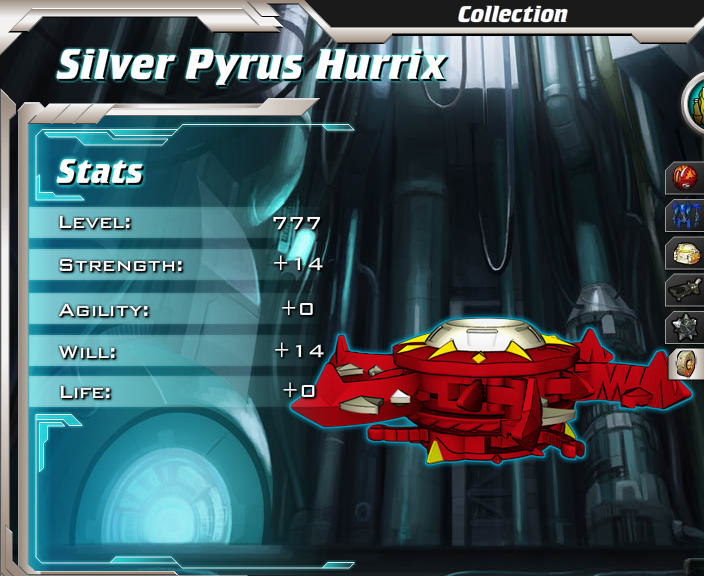Select the highlighted tan ring category tab
704x576 pixels.
pyautogui.click(x=688, y=363)
